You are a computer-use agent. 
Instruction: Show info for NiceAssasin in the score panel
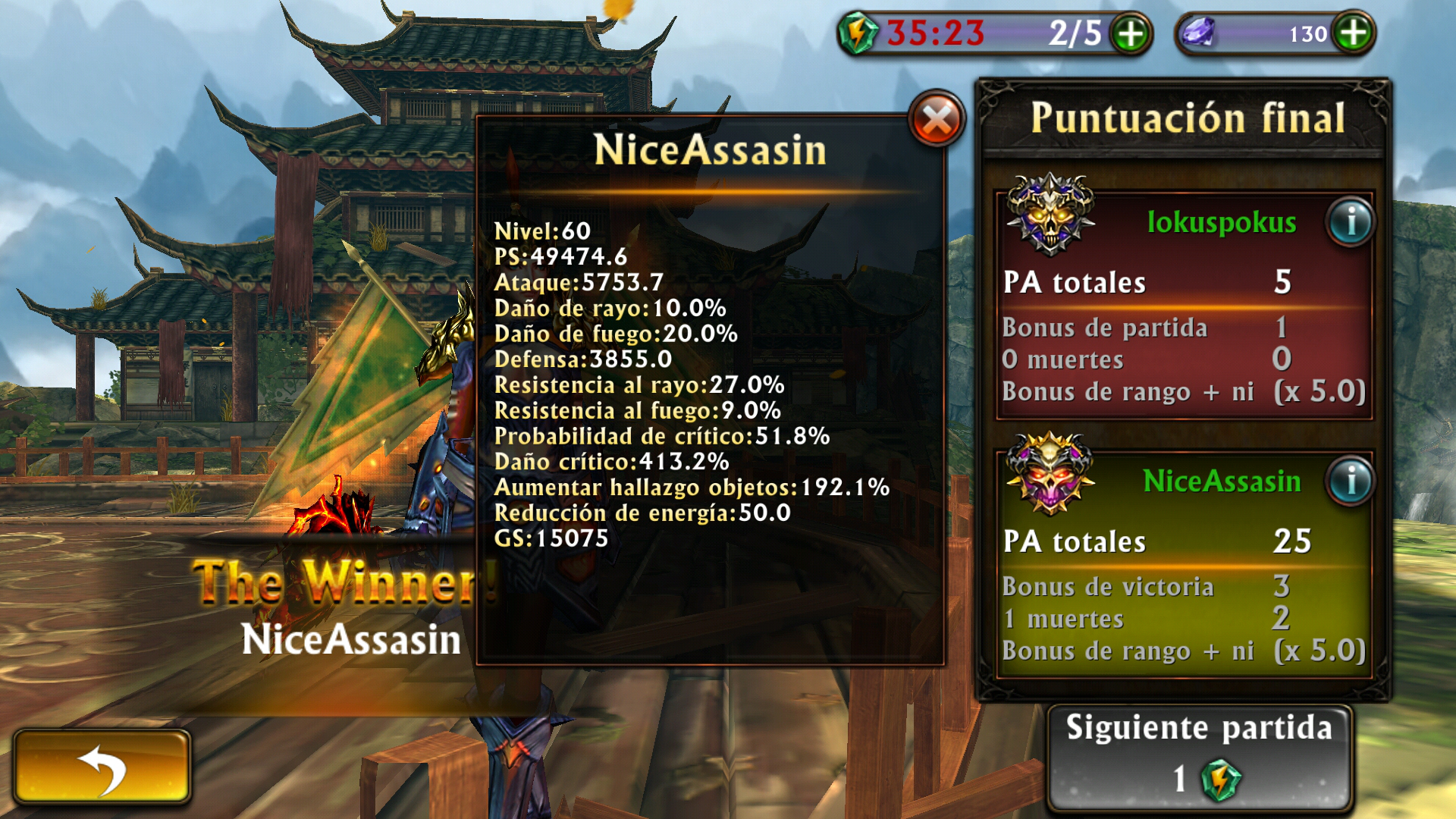click(x=1350, y=482)
